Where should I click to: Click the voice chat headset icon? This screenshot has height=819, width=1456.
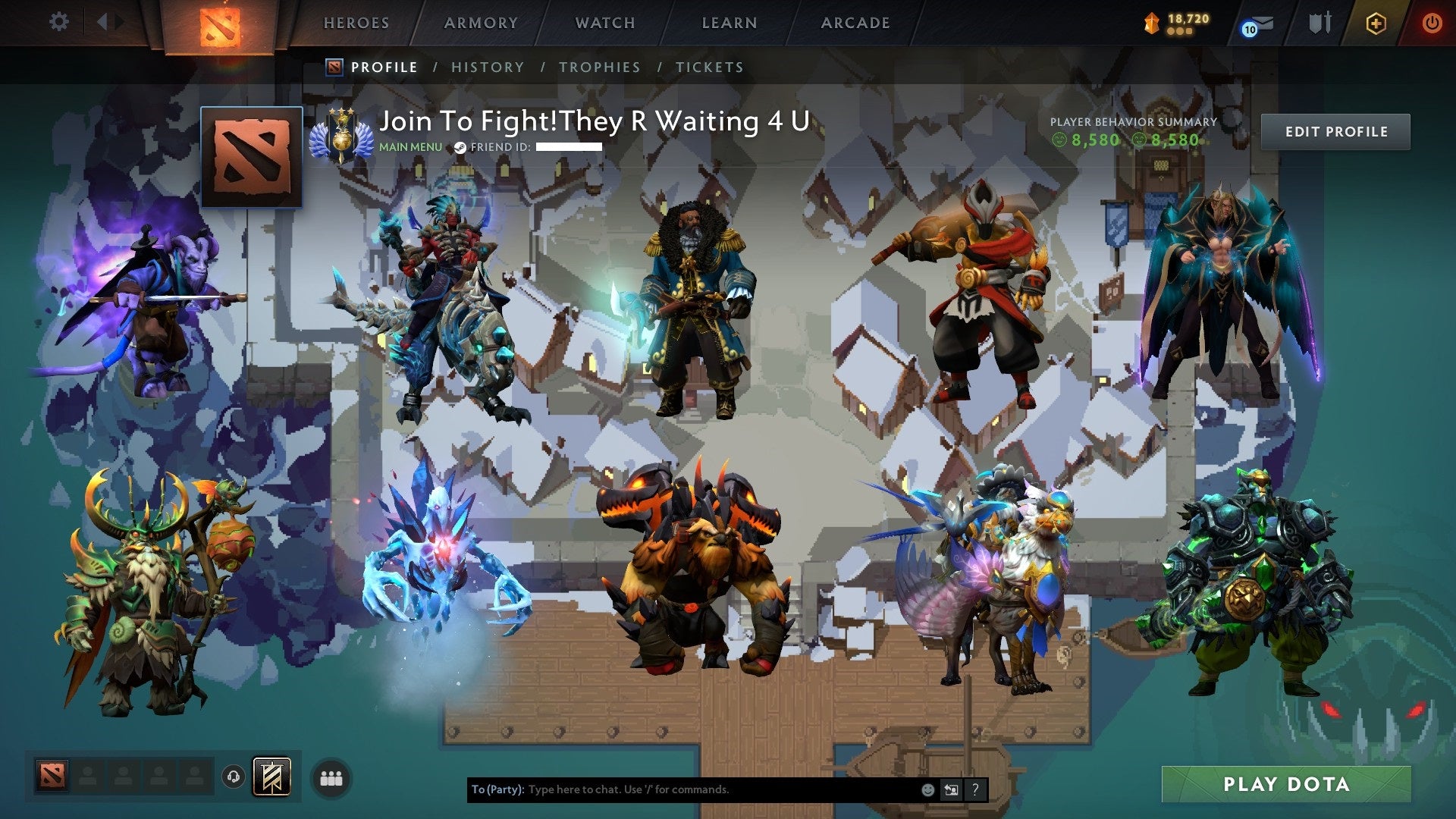point(233,777)
